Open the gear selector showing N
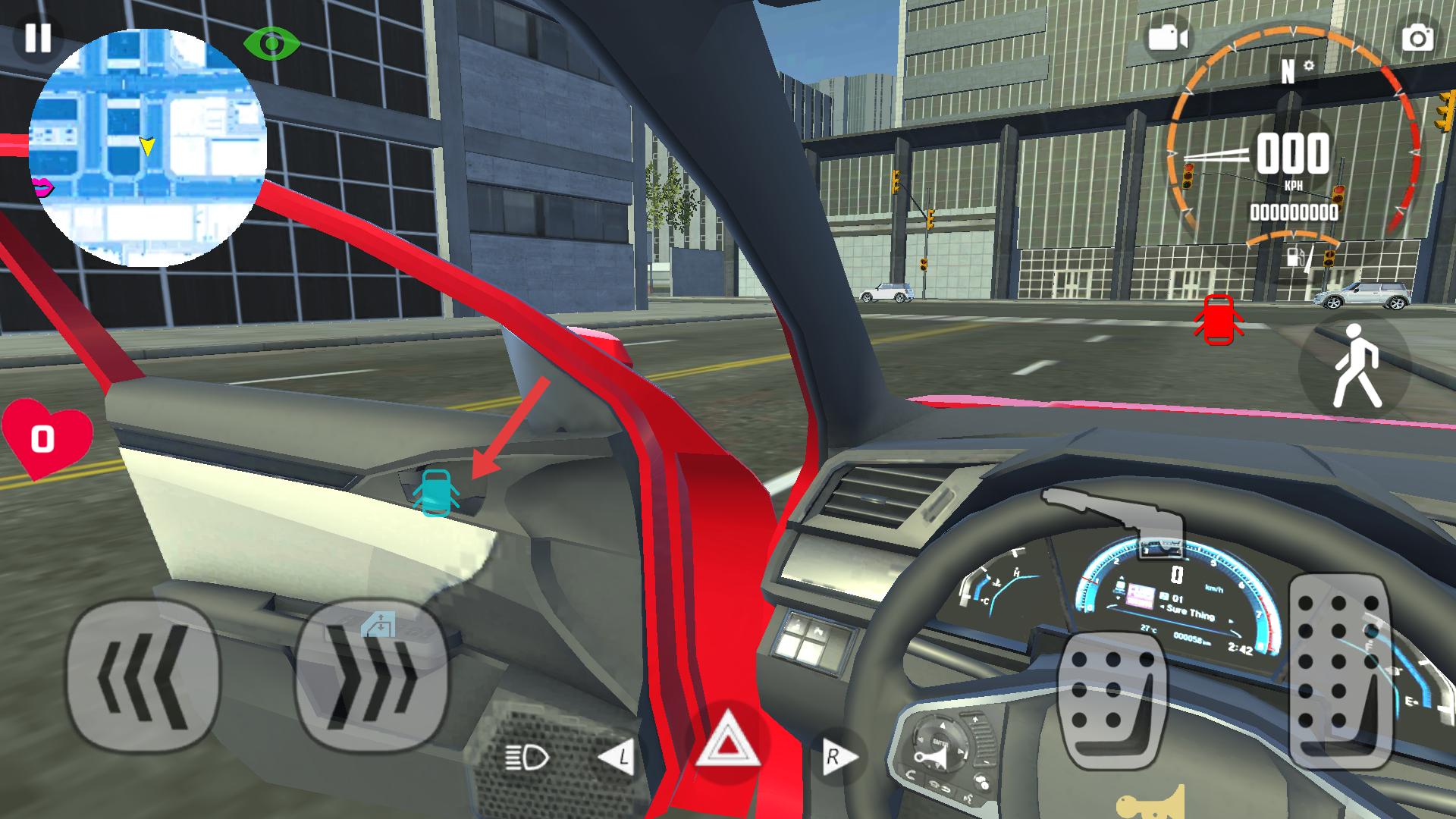Screen dimensions: 1456x819 [1288, 71]
